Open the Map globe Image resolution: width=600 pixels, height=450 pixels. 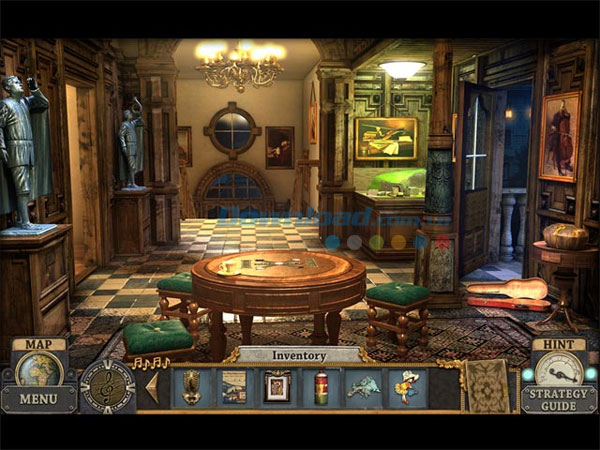click(x=39, y=369)
